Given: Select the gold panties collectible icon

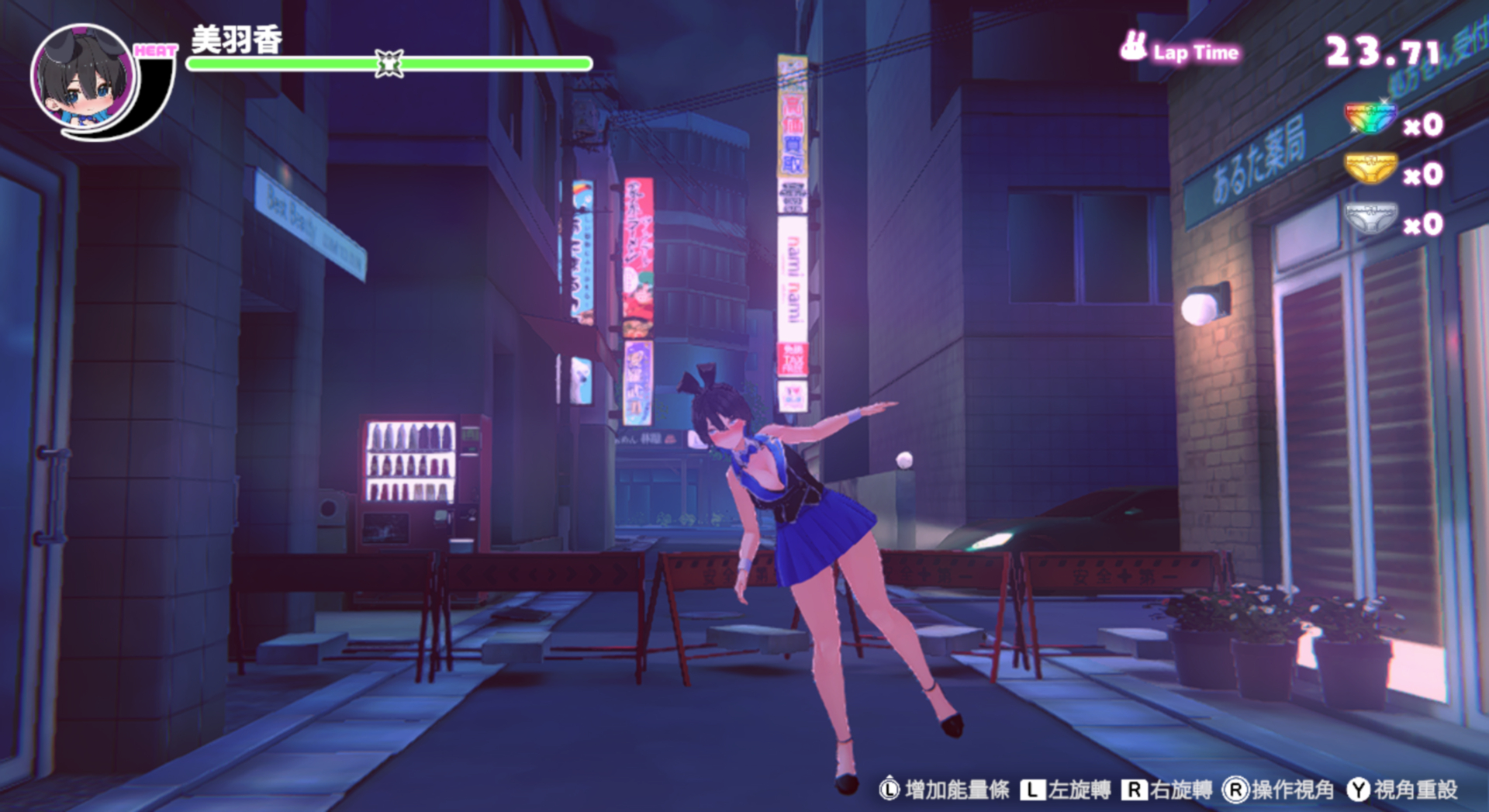Looking at the screenshot, I should (1370, 169).
